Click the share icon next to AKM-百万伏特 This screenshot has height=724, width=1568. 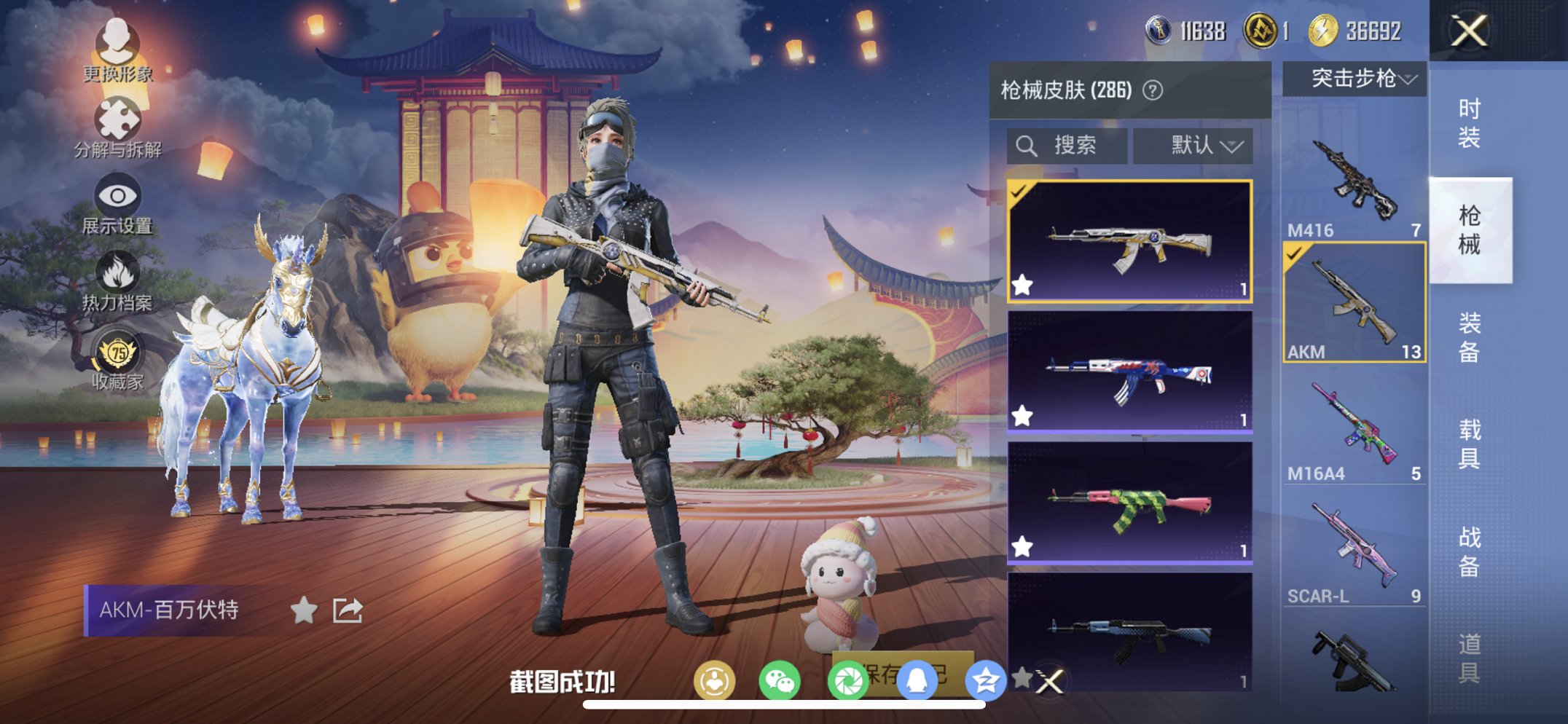348,610
